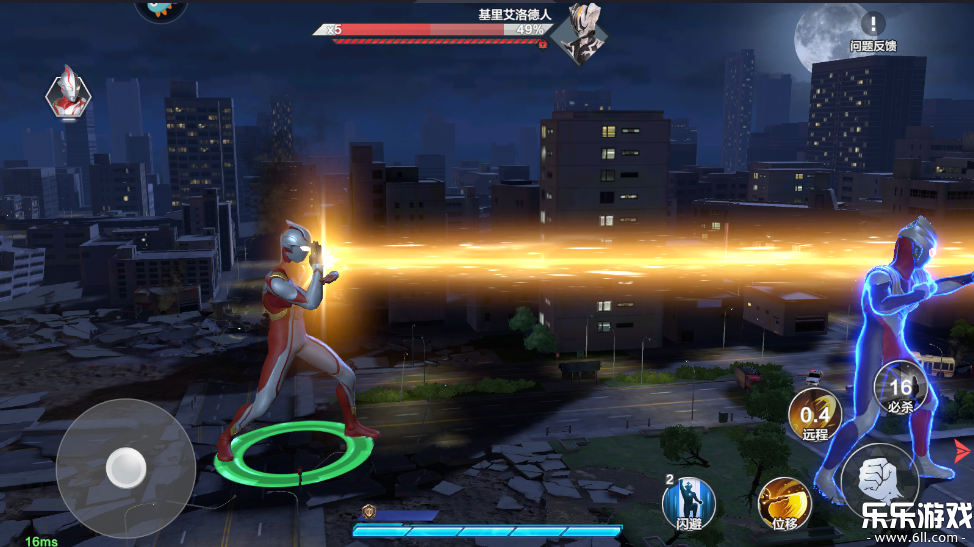Tap the virtual joystick knob
Screen dimensions: 974x547
pos(126,466)
